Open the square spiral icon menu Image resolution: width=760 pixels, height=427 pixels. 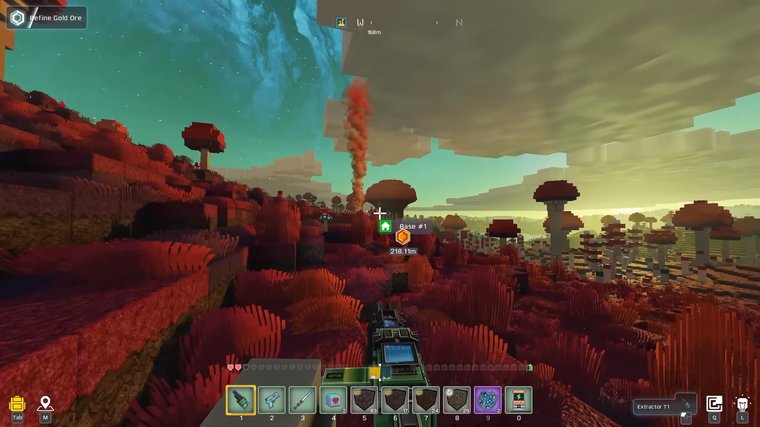click(x=714, y=404)
